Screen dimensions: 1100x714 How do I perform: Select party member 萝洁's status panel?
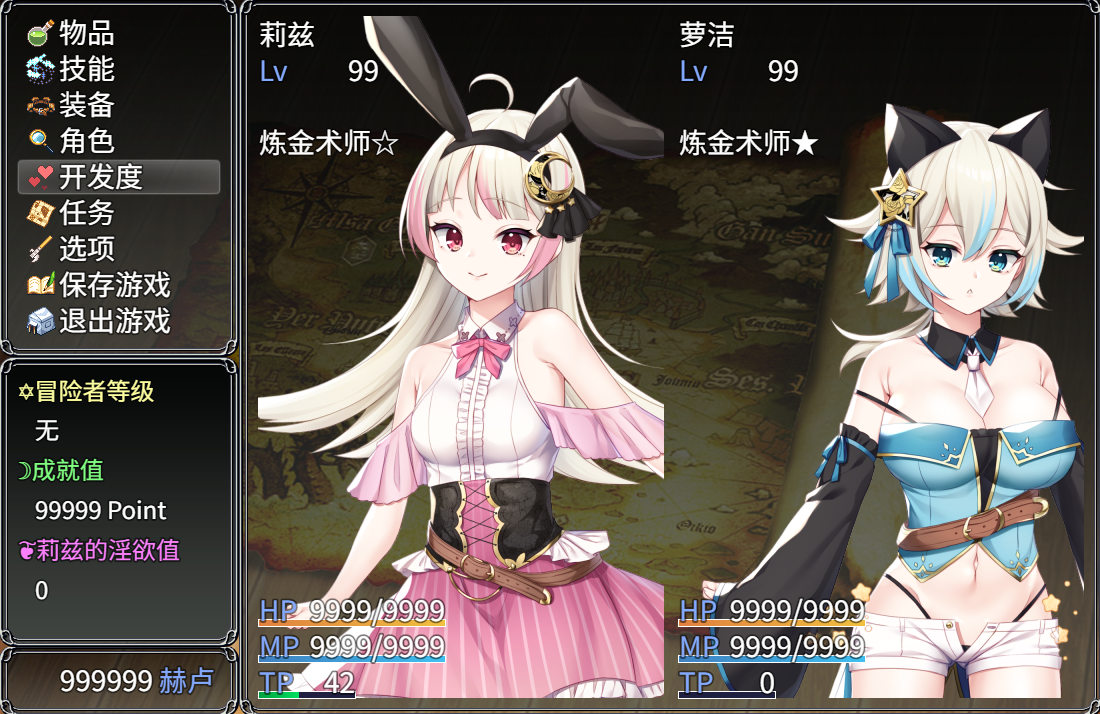tap(880, 360)
